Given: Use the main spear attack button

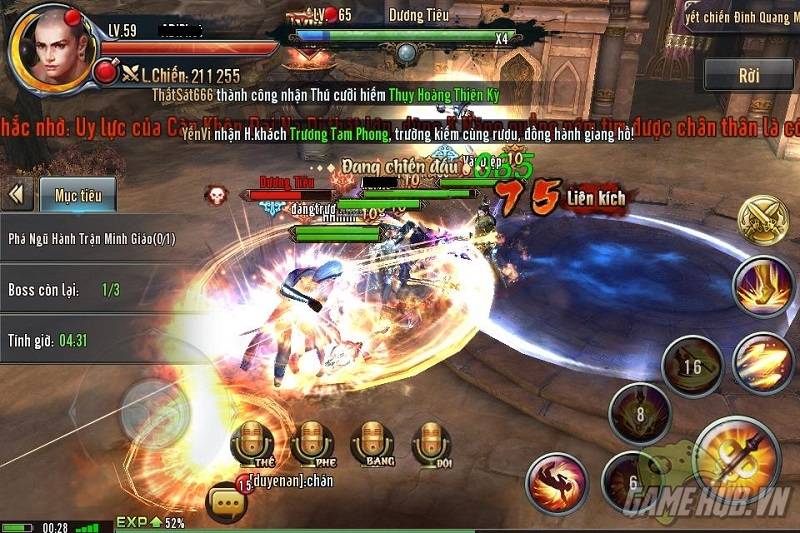Looking at the screenshot, I should pos(736,460).
